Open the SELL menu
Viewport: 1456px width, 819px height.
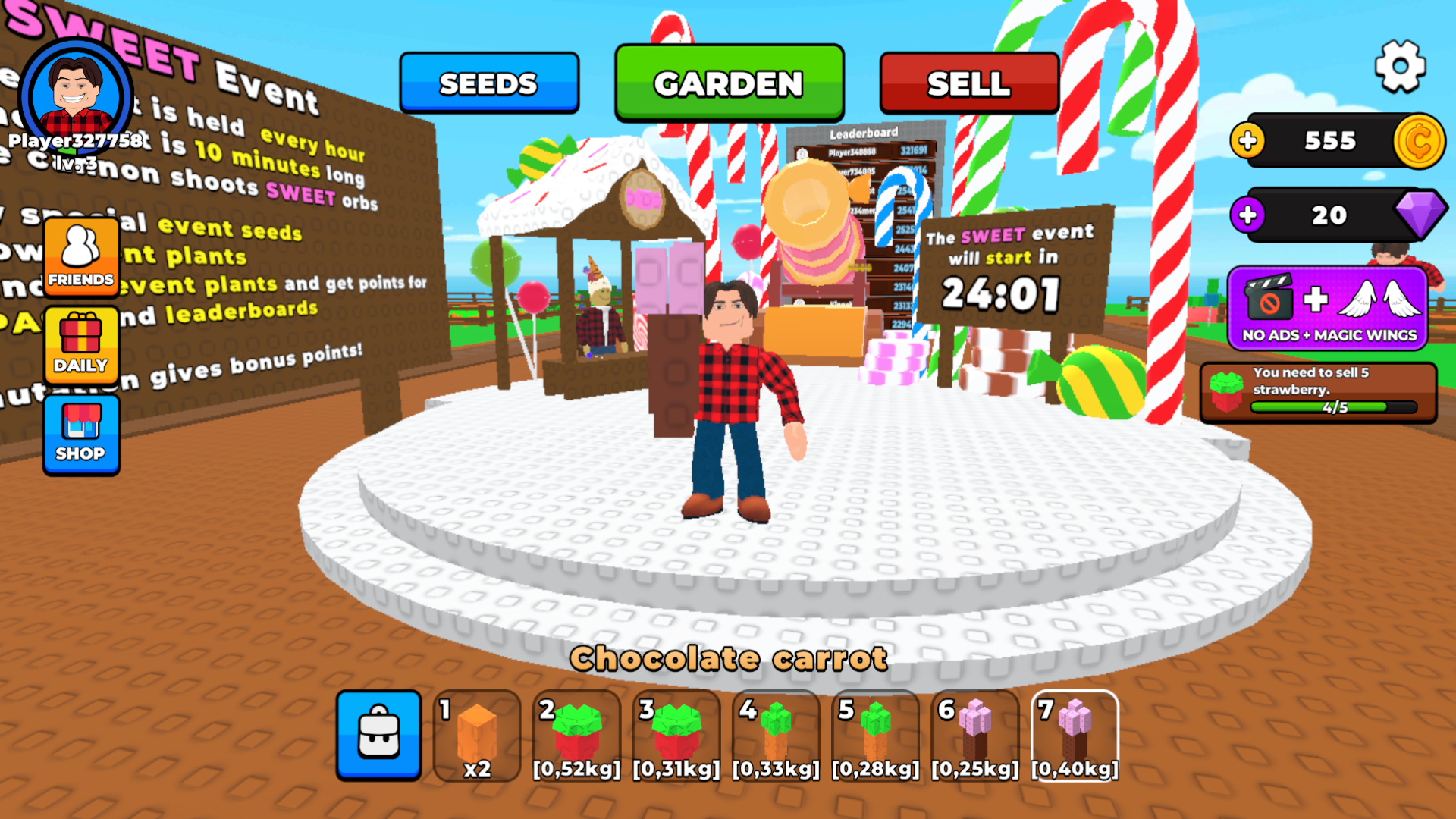(969, 83)
